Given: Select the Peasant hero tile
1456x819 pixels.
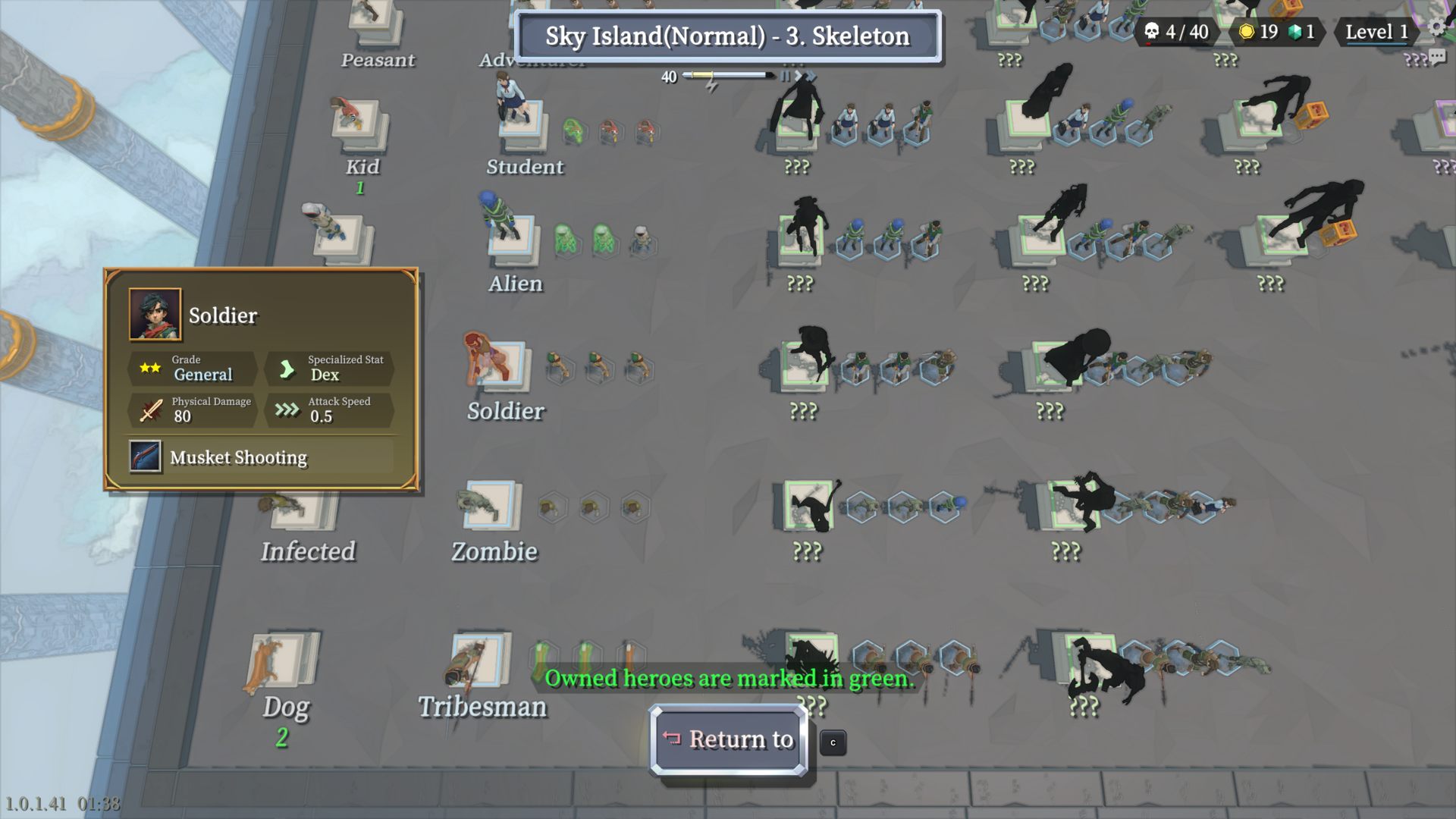Looking at the screenshot, I should click(377, 19).
